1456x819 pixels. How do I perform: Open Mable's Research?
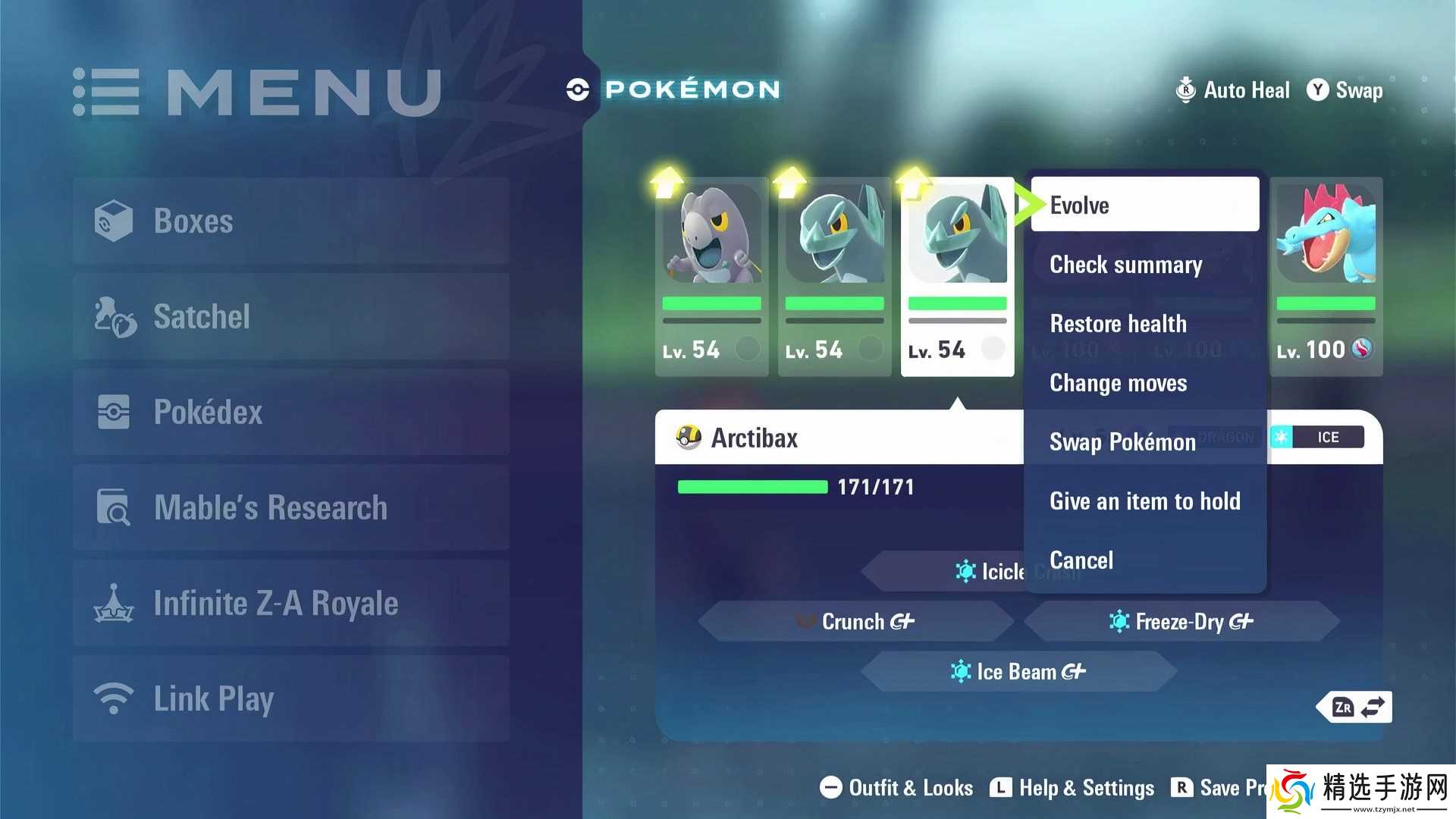coord(291,508)
